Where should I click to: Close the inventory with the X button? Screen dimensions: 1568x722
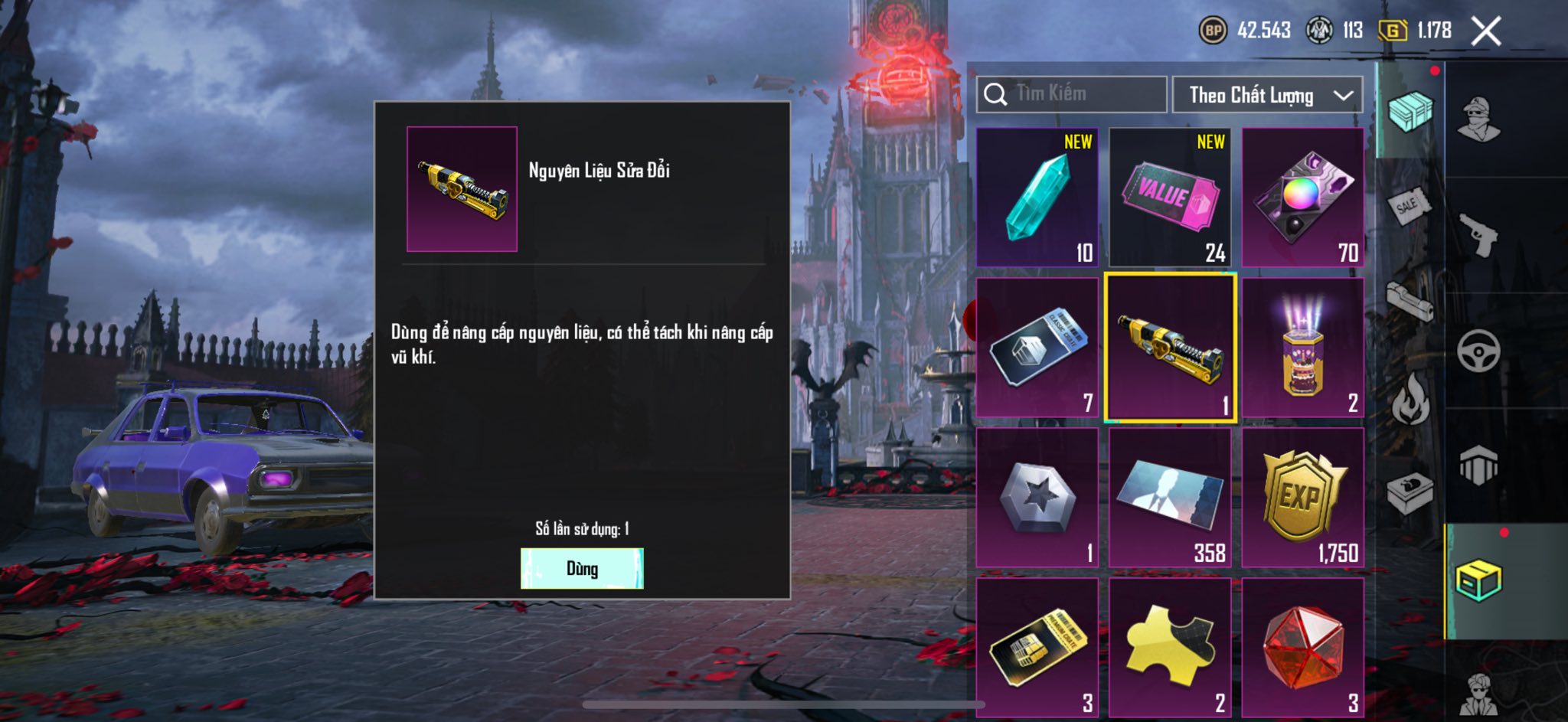point(1485,31)
